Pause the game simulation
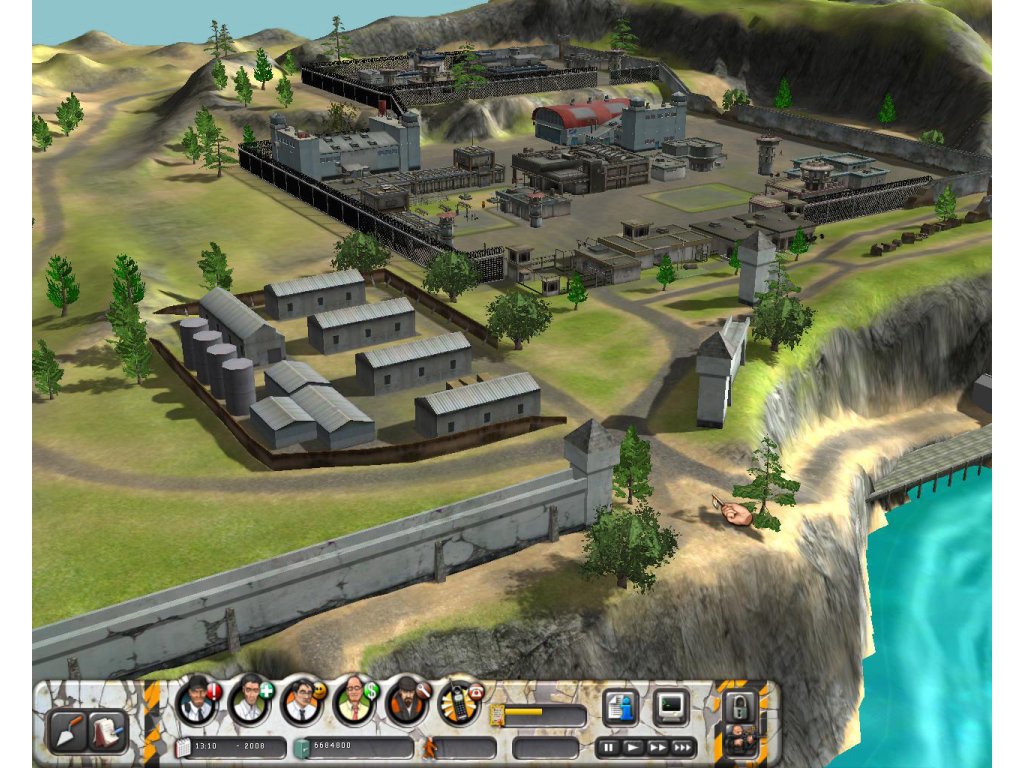 (607, 747)
